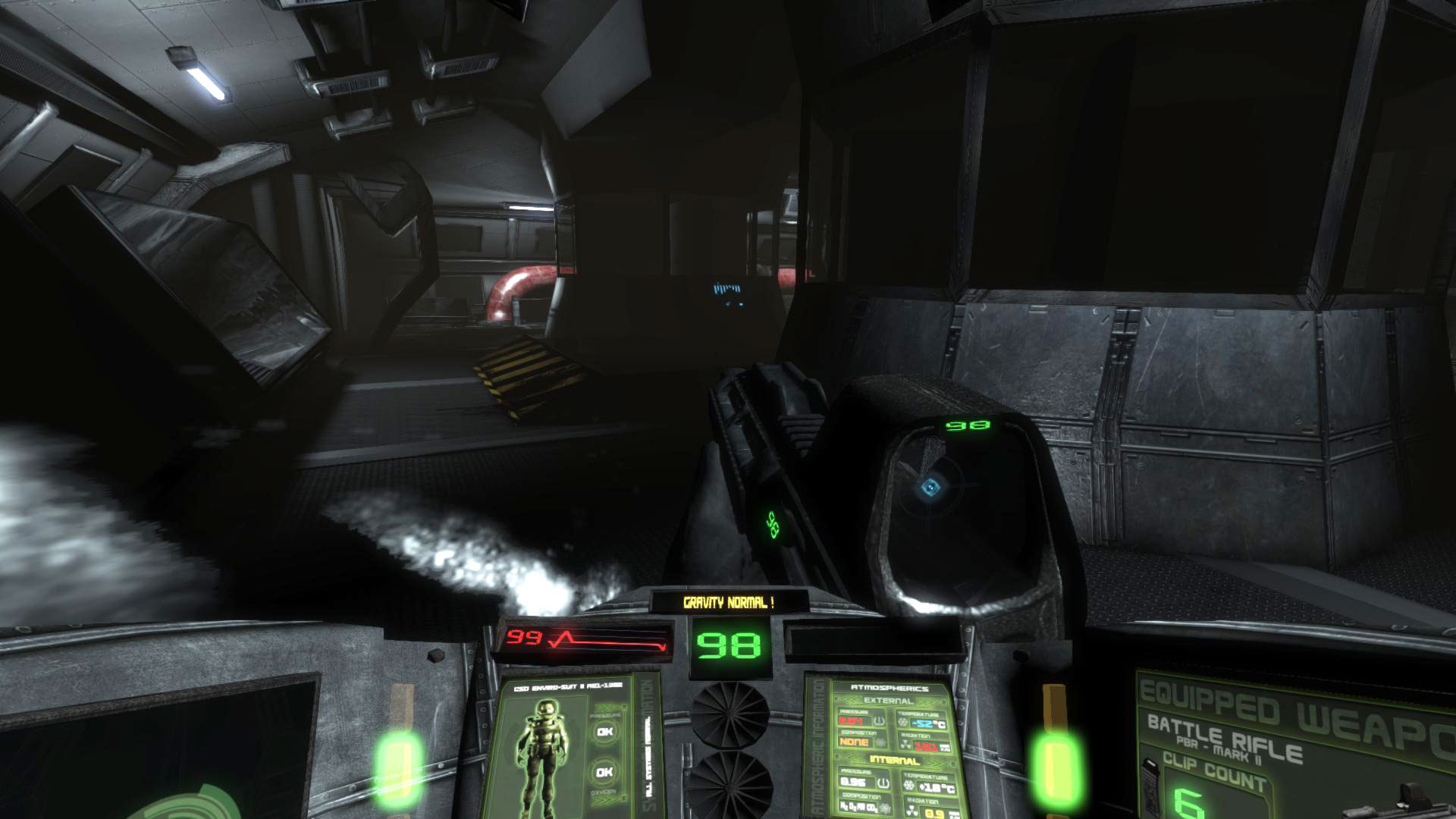1456x819 pixels.
Task: Select the radiation icon beside internal 0.9 reading
Action: tap(912, 810)
